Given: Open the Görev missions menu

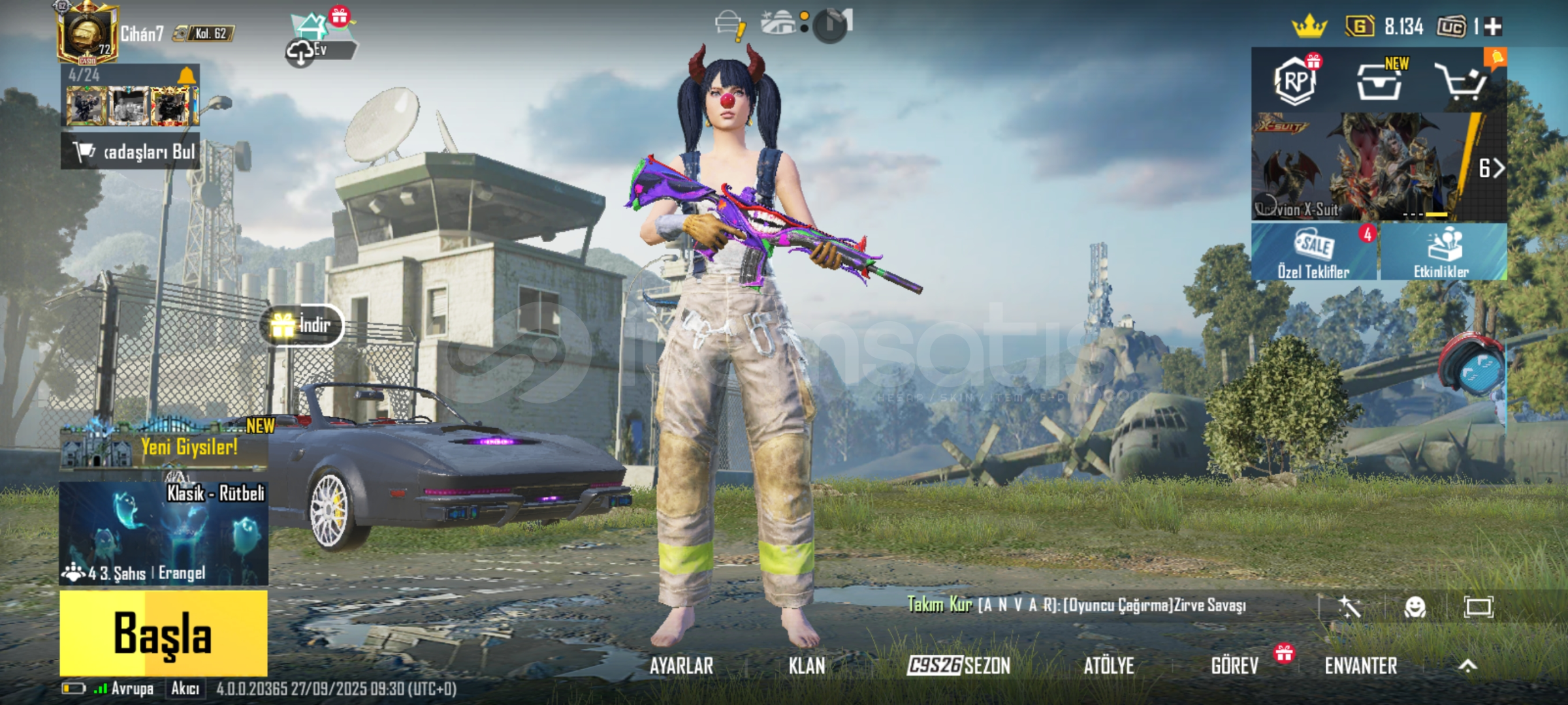Looking at the screenshot, I should (1234, 666).
